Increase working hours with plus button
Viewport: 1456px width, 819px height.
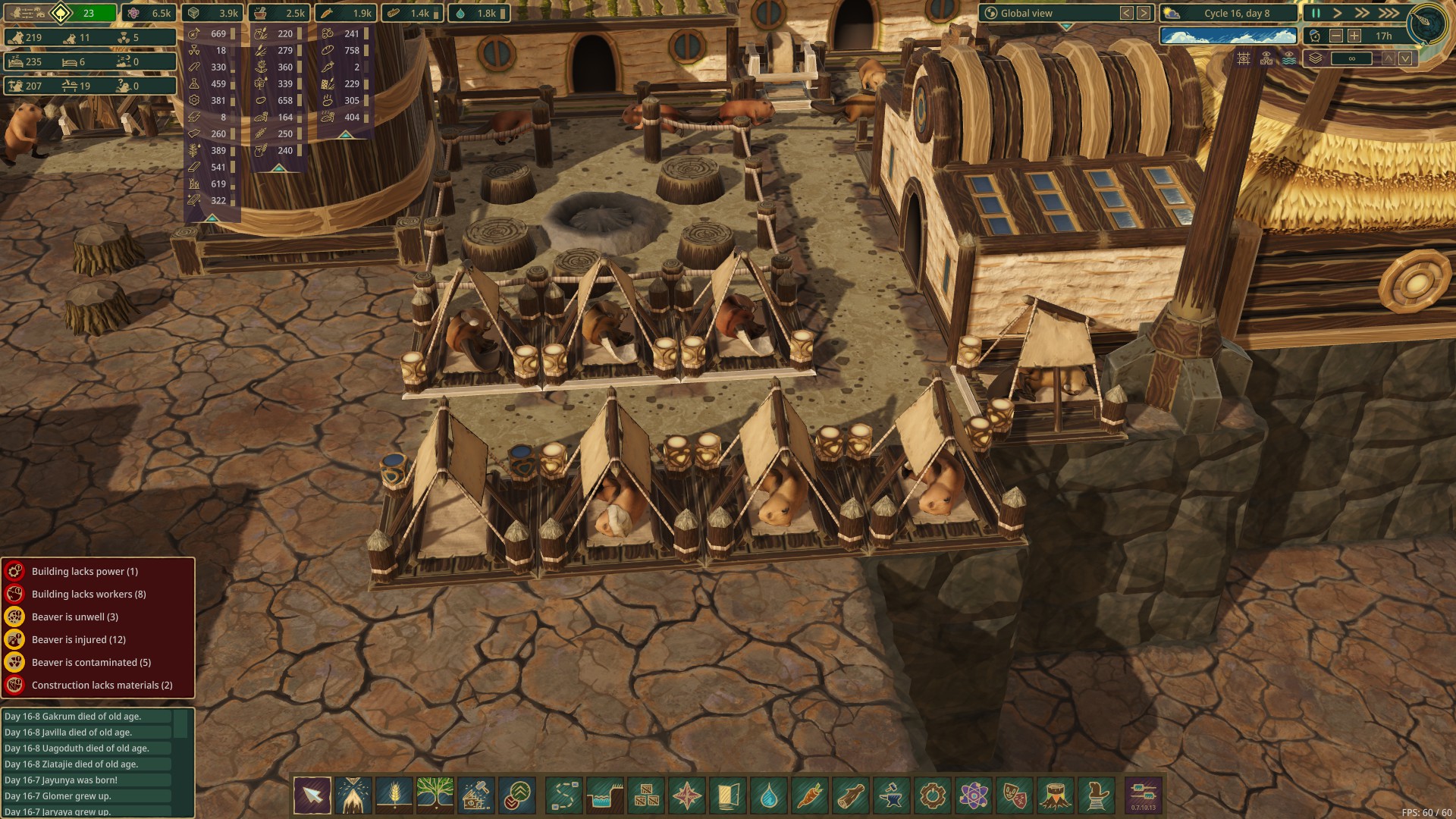(1354, 36)
